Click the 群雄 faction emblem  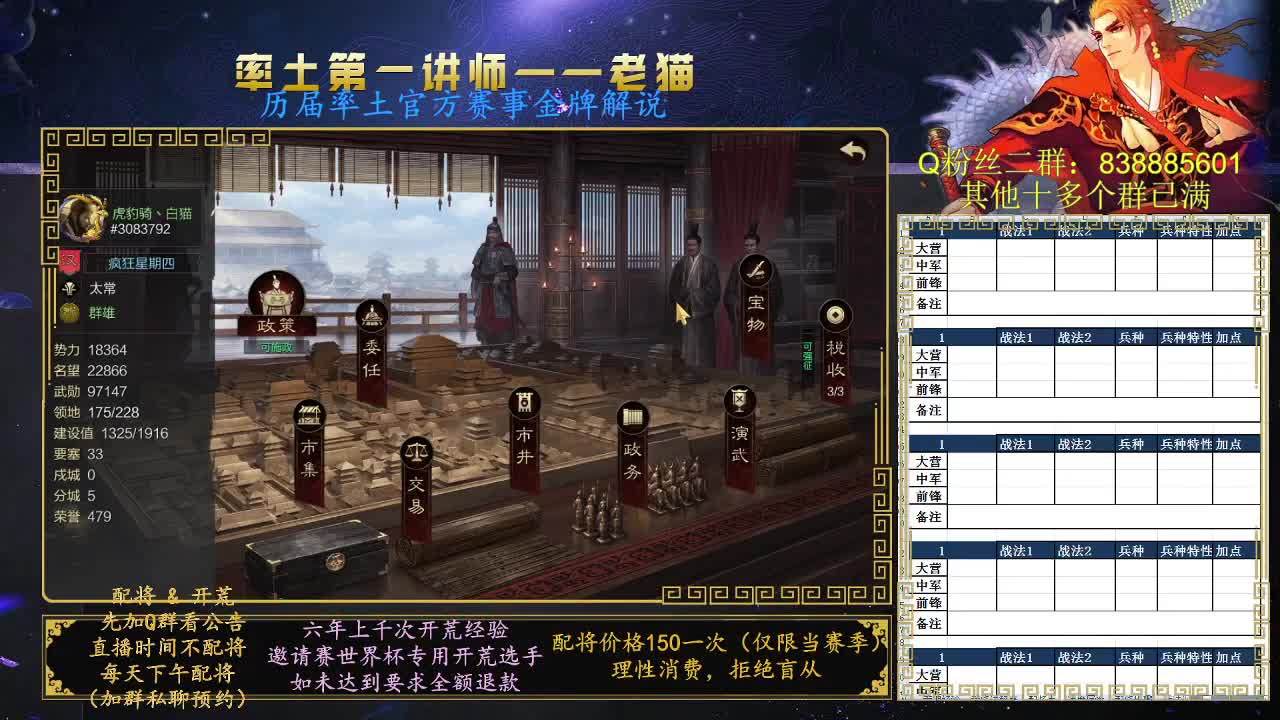pyautogui.click(x=70, y=313)
